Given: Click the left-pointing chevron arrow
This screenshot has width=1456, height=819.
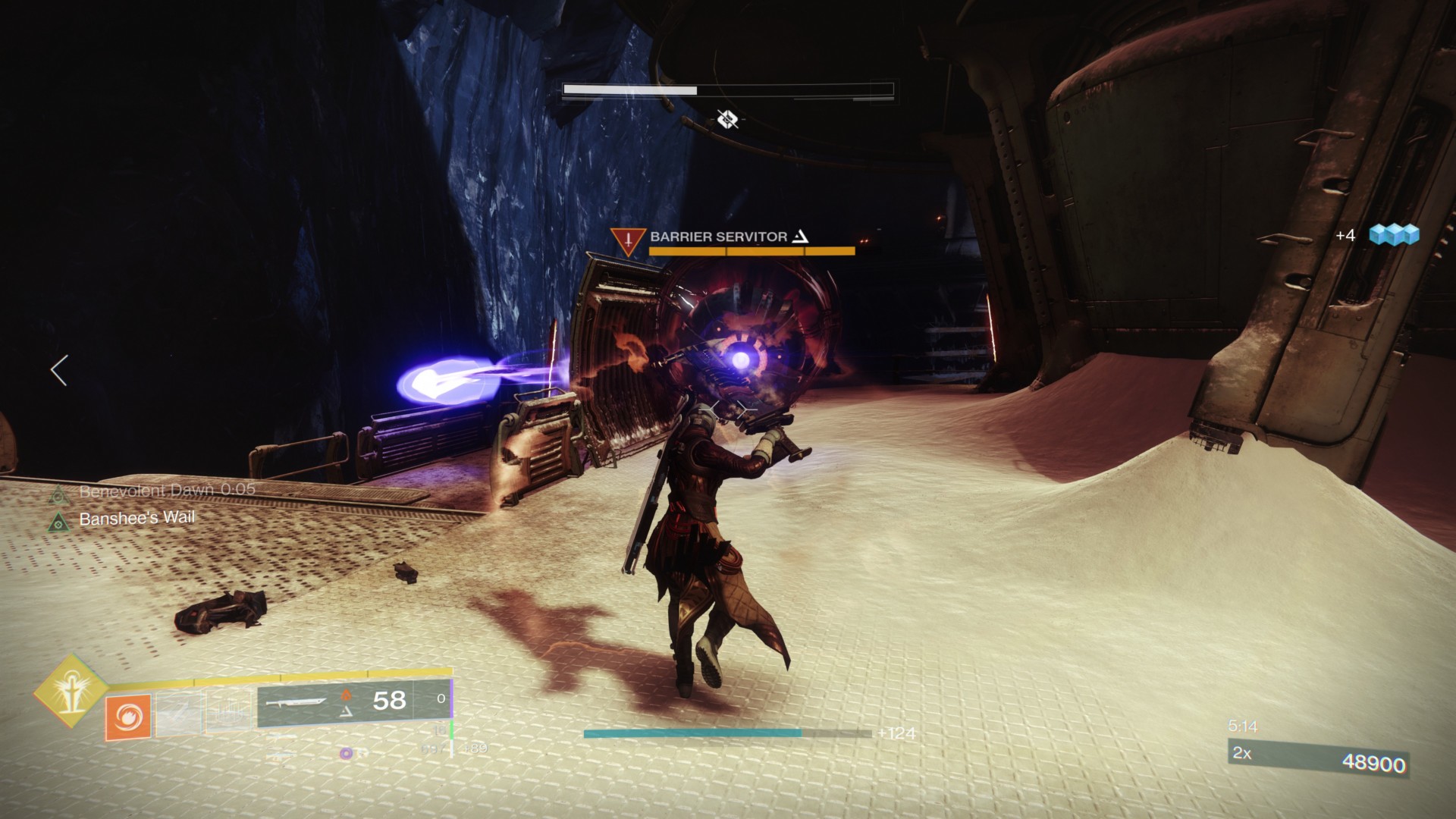Looking at the screenshot, I should 59,370.
